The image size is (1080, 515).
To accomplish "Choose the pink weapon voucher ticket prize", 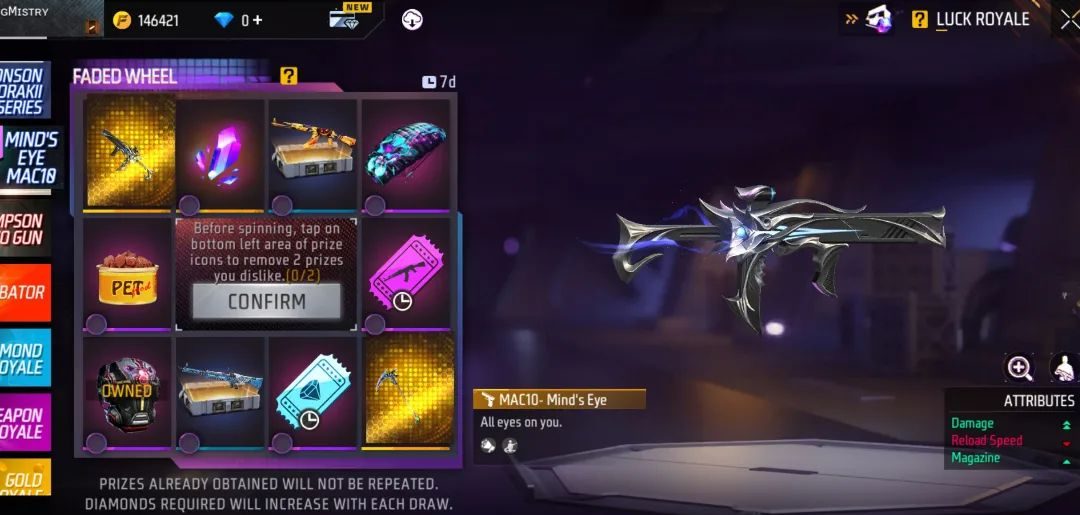I will point(405,275).
